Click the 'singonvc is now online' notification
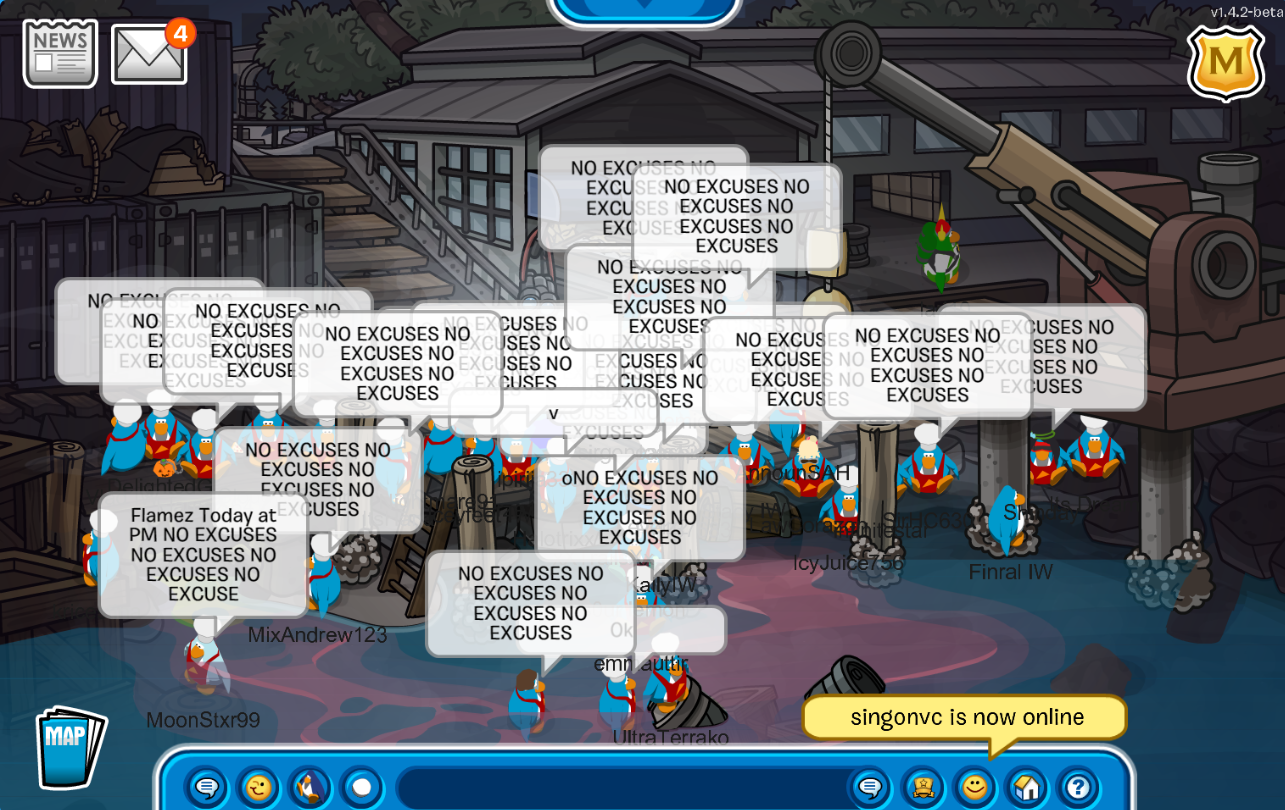The width and height of the screenshot is (1285, 810). [x=966, y=718]
